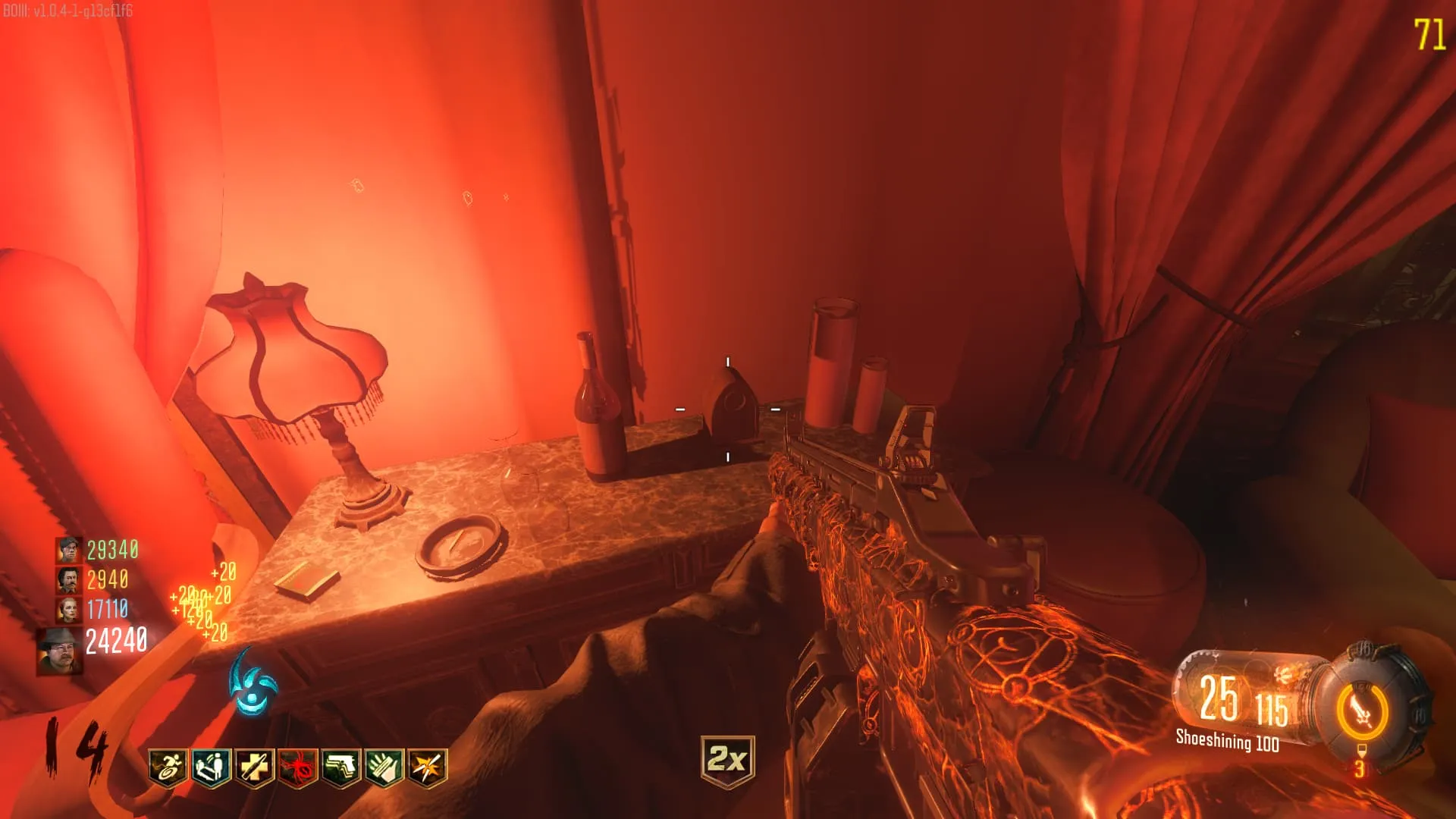Click the Double Tap pistol perk icon
Viewport: 1456px width, 819px height.
pos(341,767)
